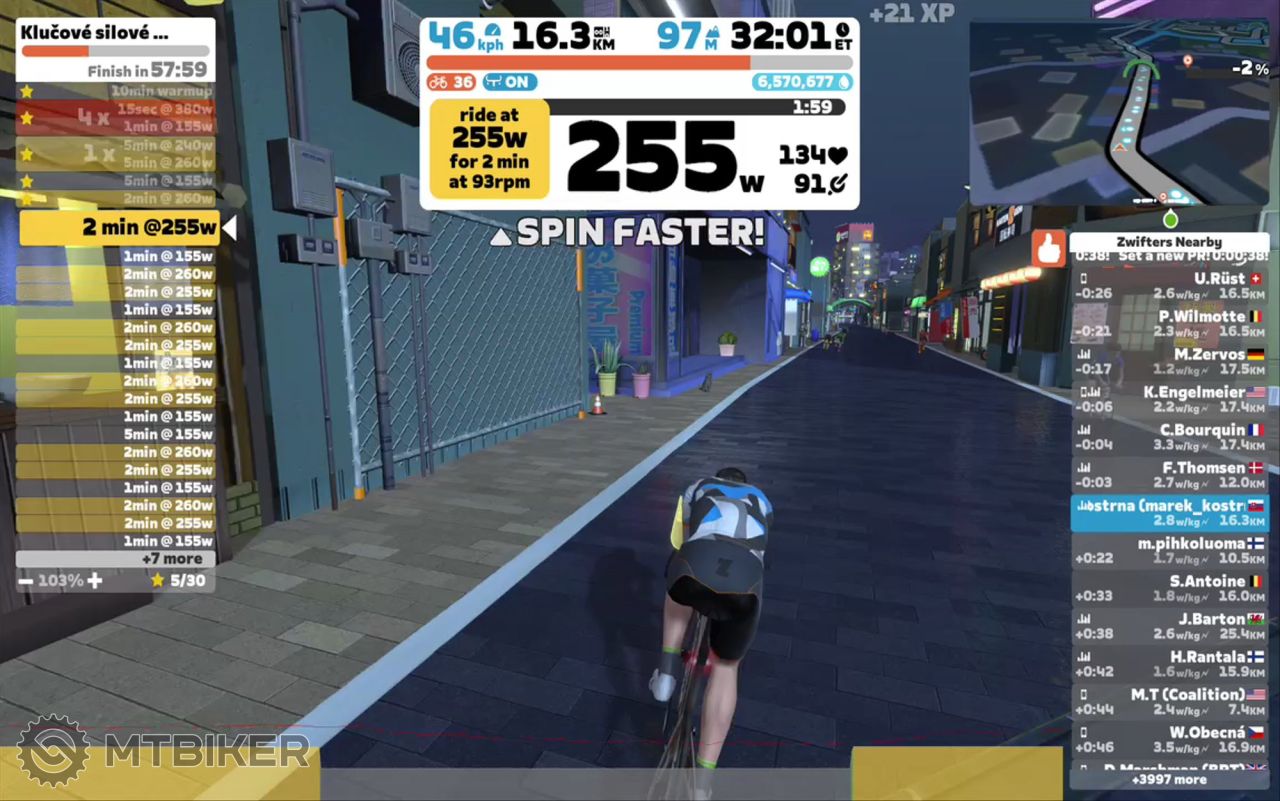Show the '+3997 more' nearby Zwifters
1280x801 pixels.
1169,779
